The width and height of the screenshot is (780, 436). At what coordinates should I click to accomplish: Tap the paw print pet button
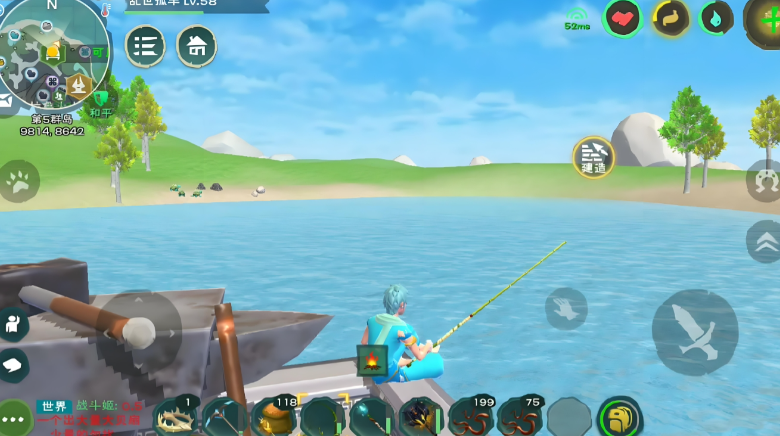[x=19, y=181]
